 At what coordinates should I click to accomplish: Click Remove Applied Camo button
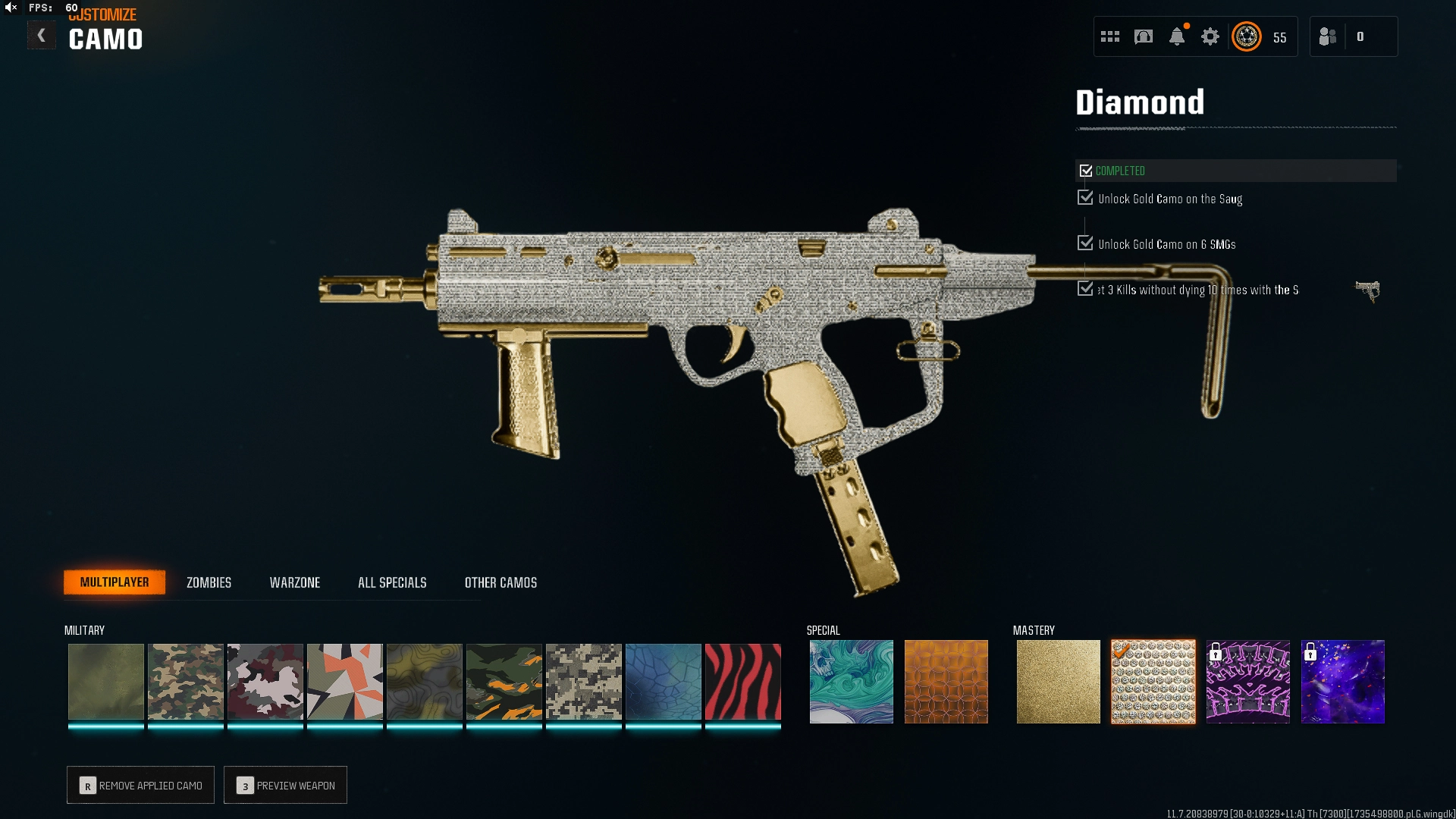point(141,785)
